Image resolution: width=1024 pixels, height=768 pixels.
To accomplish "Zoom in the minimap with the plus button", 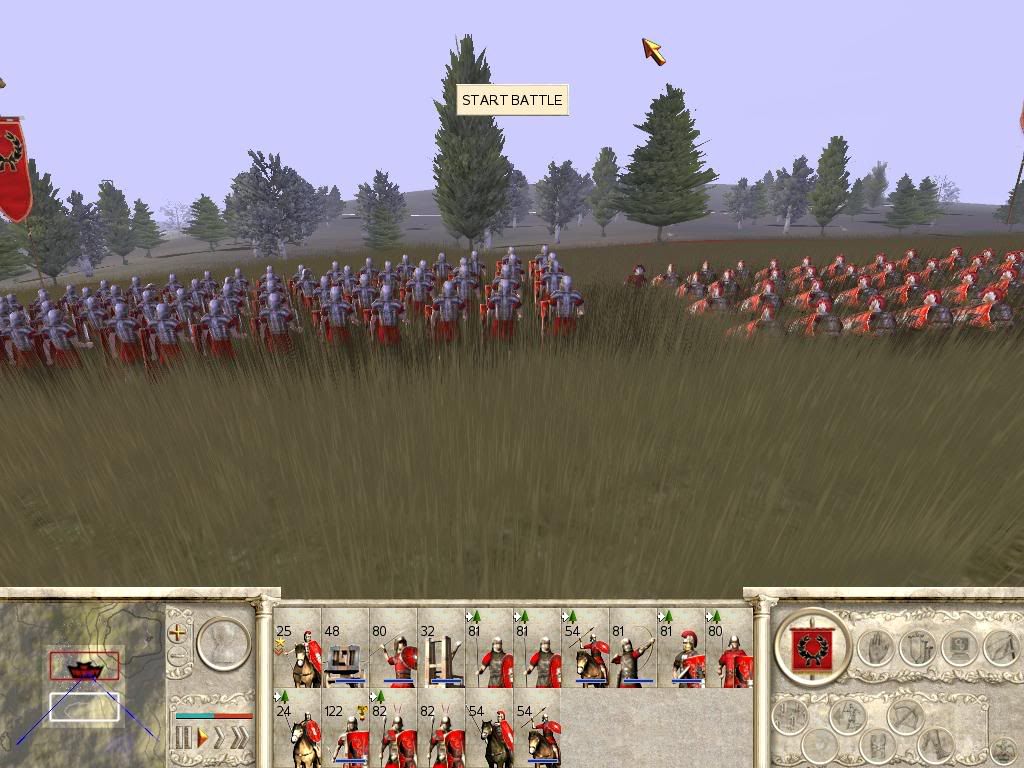I will (x=179, y=632).
